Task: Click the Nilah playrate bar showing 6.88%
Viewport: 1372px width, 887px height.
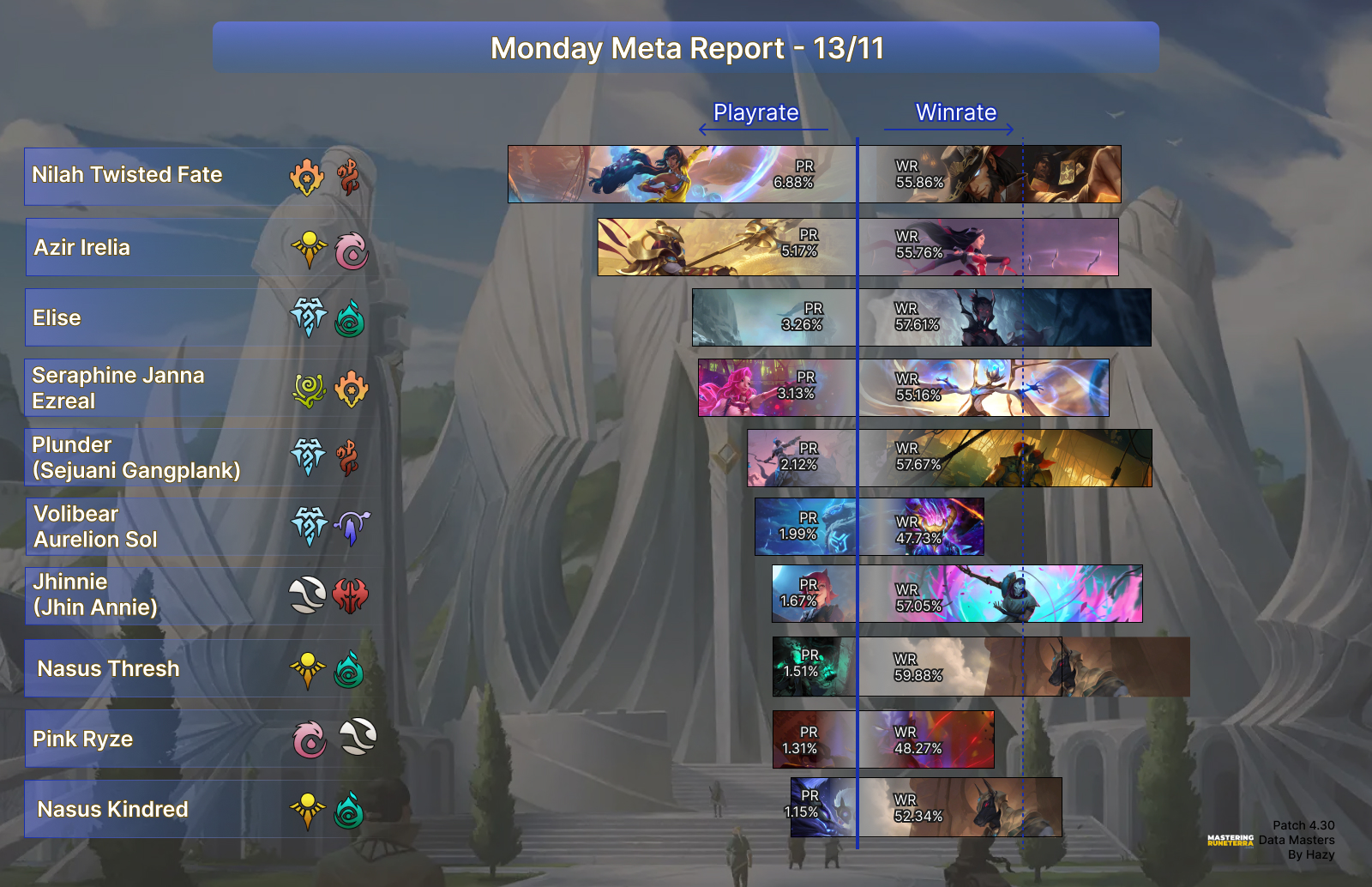Action: point(682,174)
